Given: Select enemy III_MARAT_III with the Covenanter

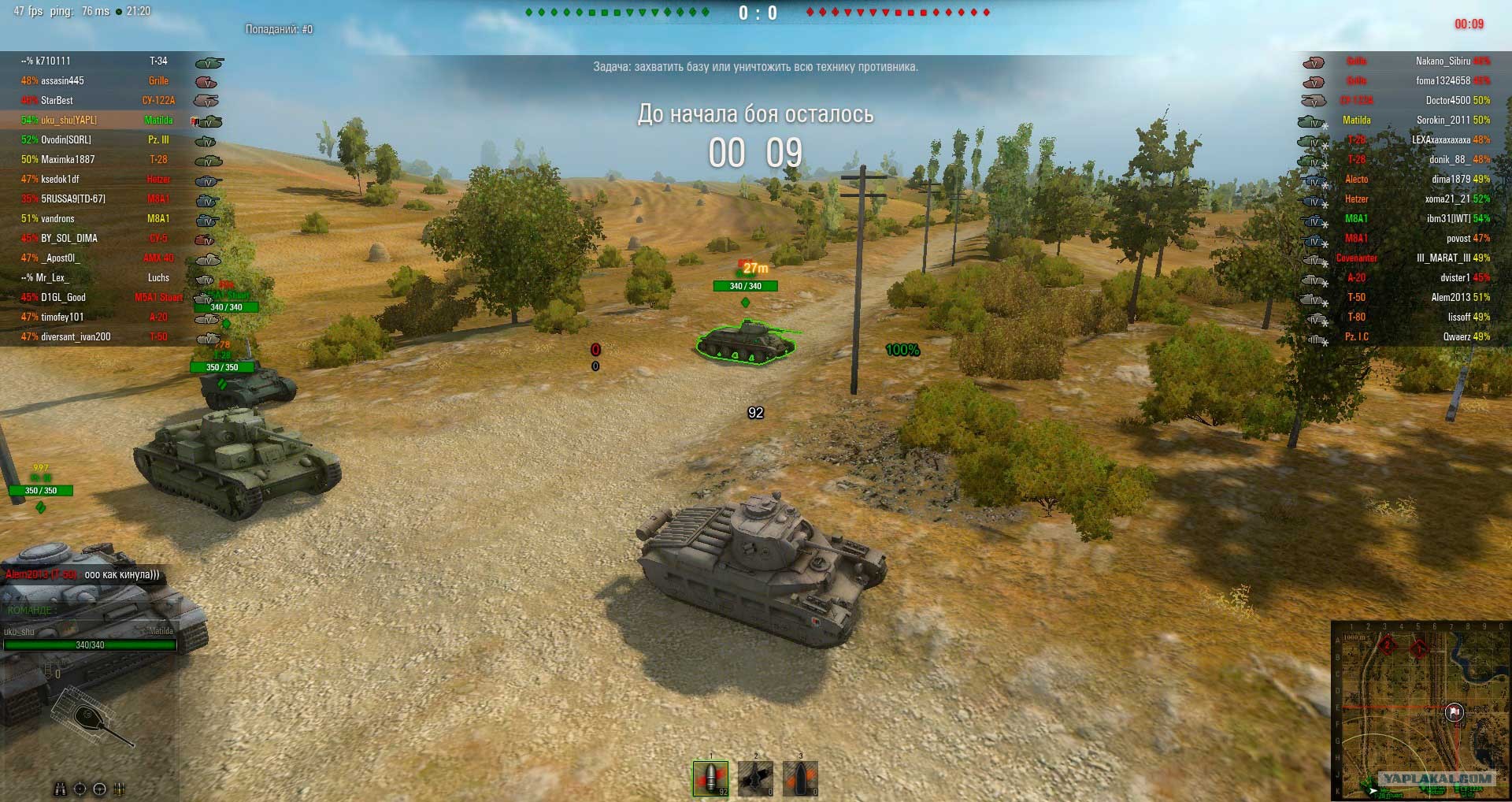Looking at the screenshot, I should (x=1443, y=258).
